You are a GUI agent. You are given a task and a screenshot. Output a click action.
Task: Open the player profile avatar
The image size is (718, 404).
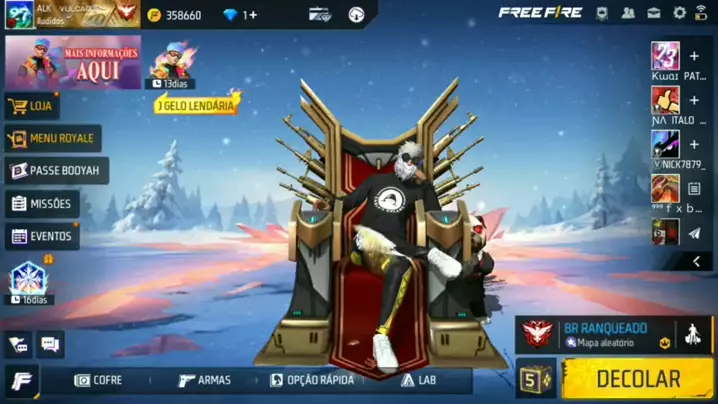click(x=19, y=14)
